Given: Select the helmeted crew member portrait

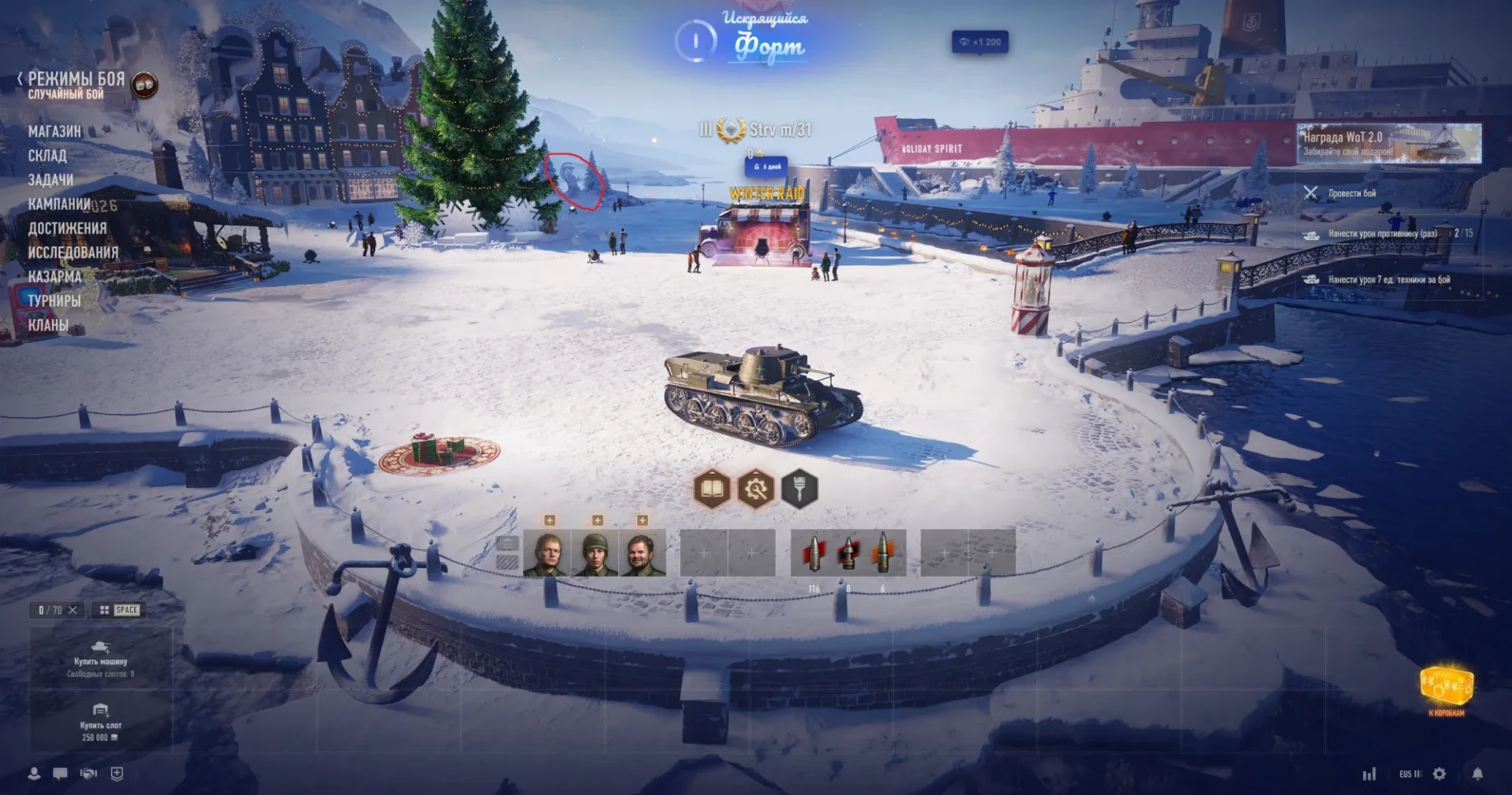Looking at the screenshot, I should [x=595, y=553].
